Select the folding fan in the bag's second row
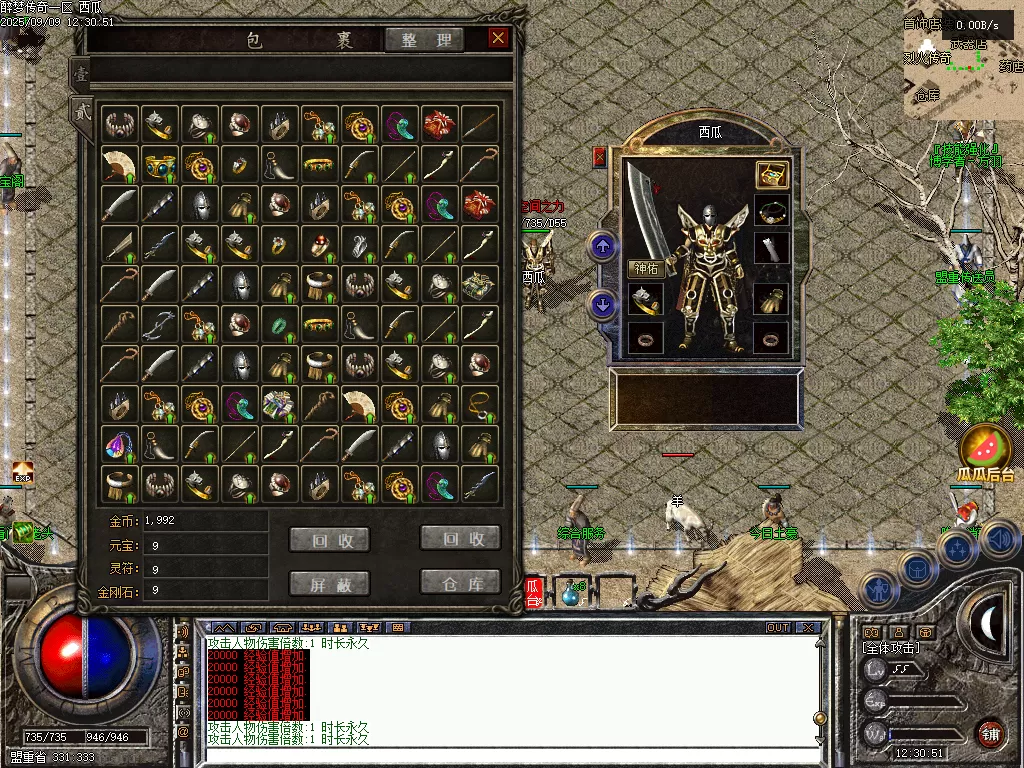The width and height of the screenshot is (1024, 768). pyautogui.click(x=119, y=164)
